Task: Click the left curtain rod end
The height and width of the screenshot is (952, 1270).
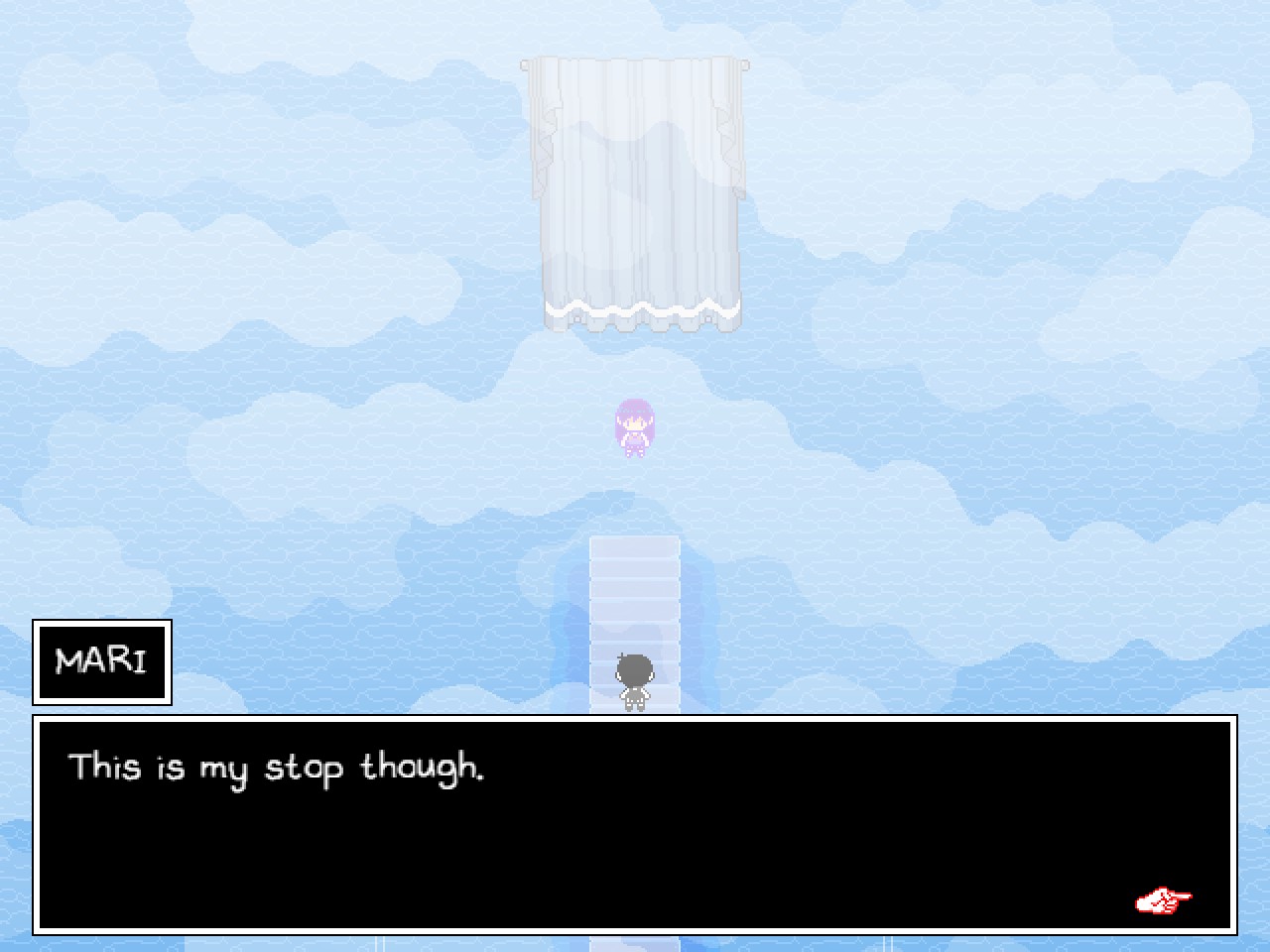Action: click(x=525, y=66)
